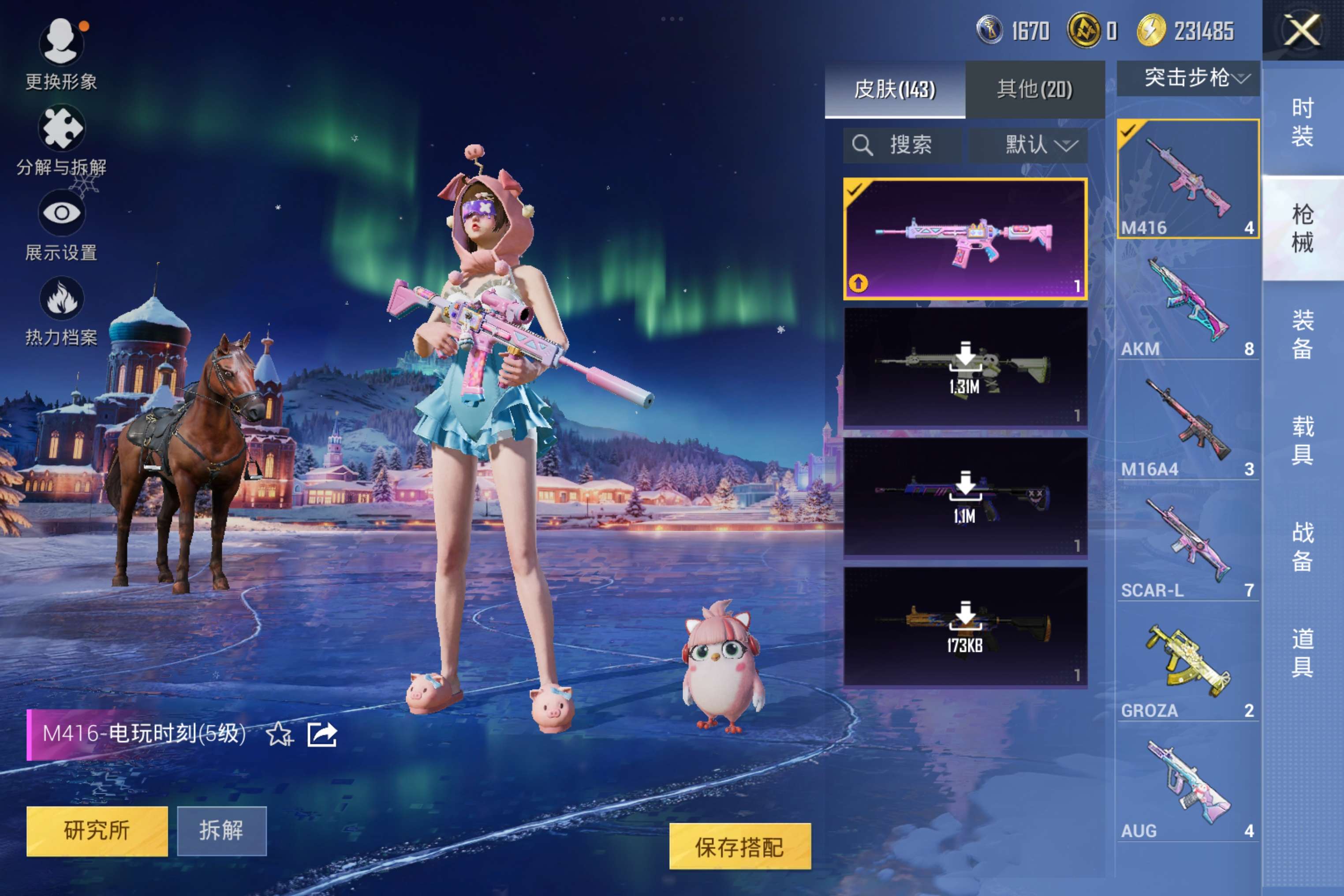Select the AUG weapon entry
Image resolution: width=1344 pixels, height=896 pixels.
(x=1187, y=788)
